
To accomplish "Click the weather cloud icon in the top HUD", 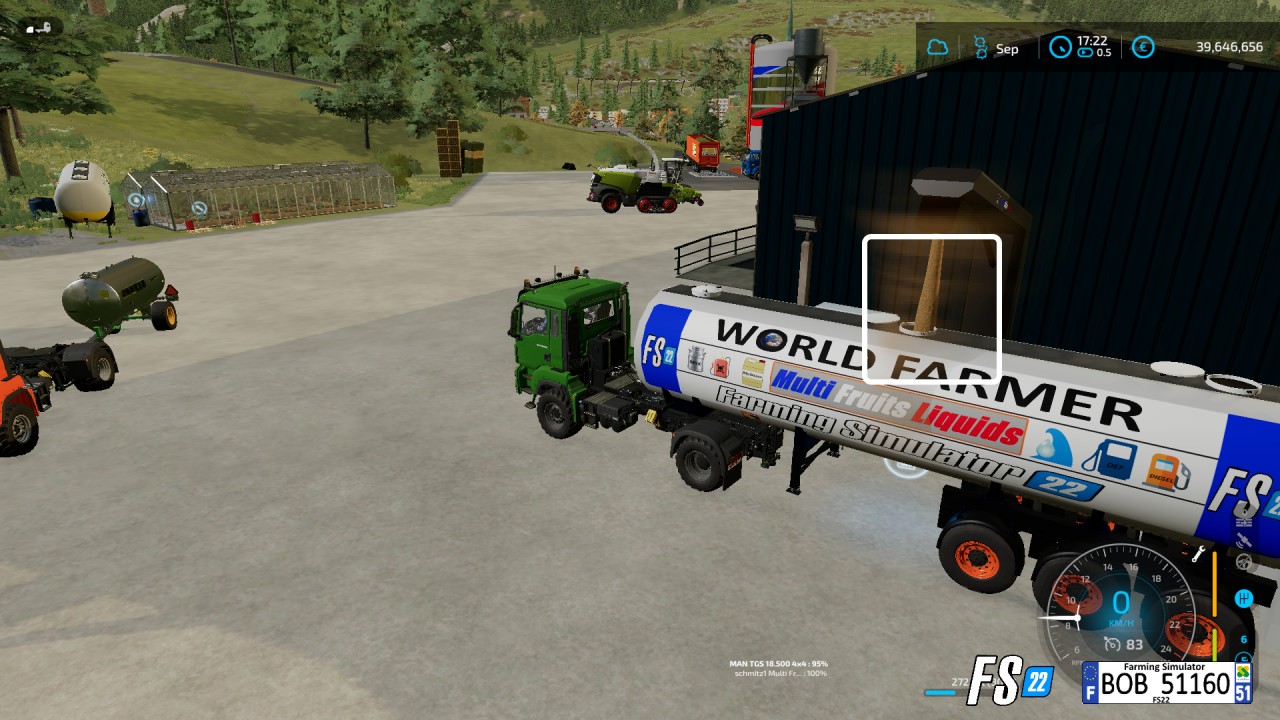I will point(937,47).
